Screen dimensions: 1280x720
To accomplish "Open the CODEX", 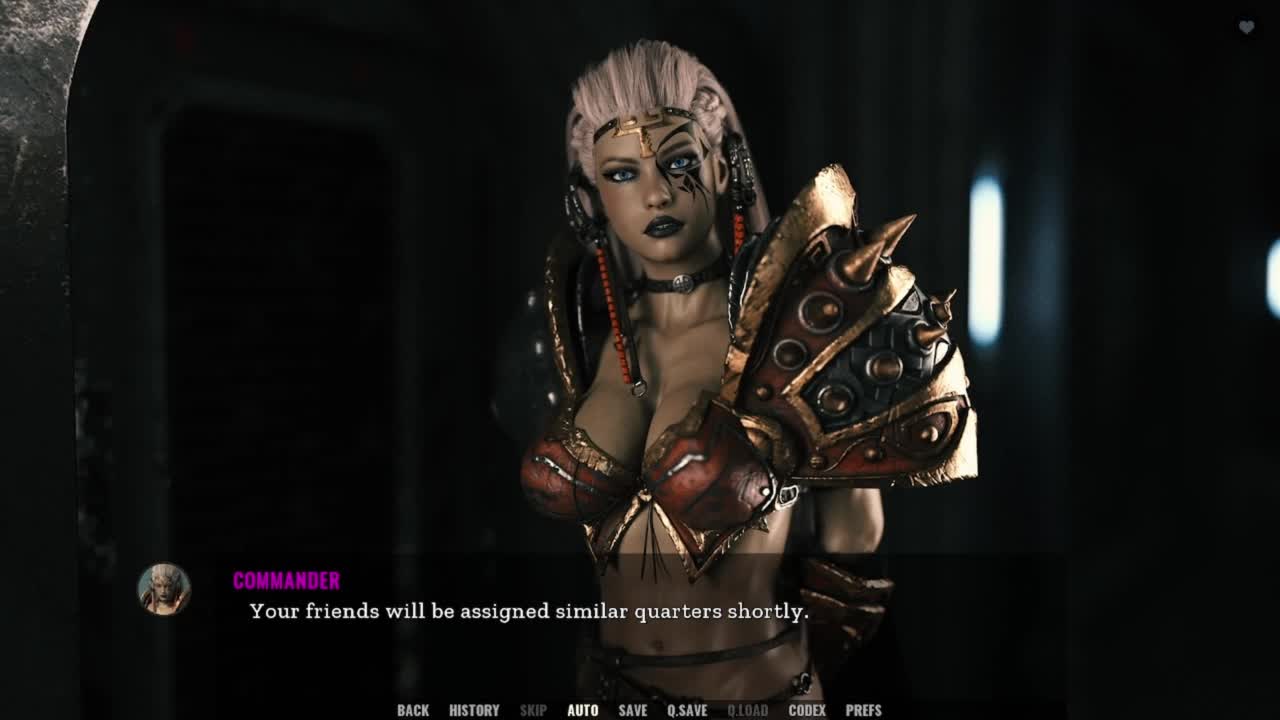I will [x=807, y=710].
